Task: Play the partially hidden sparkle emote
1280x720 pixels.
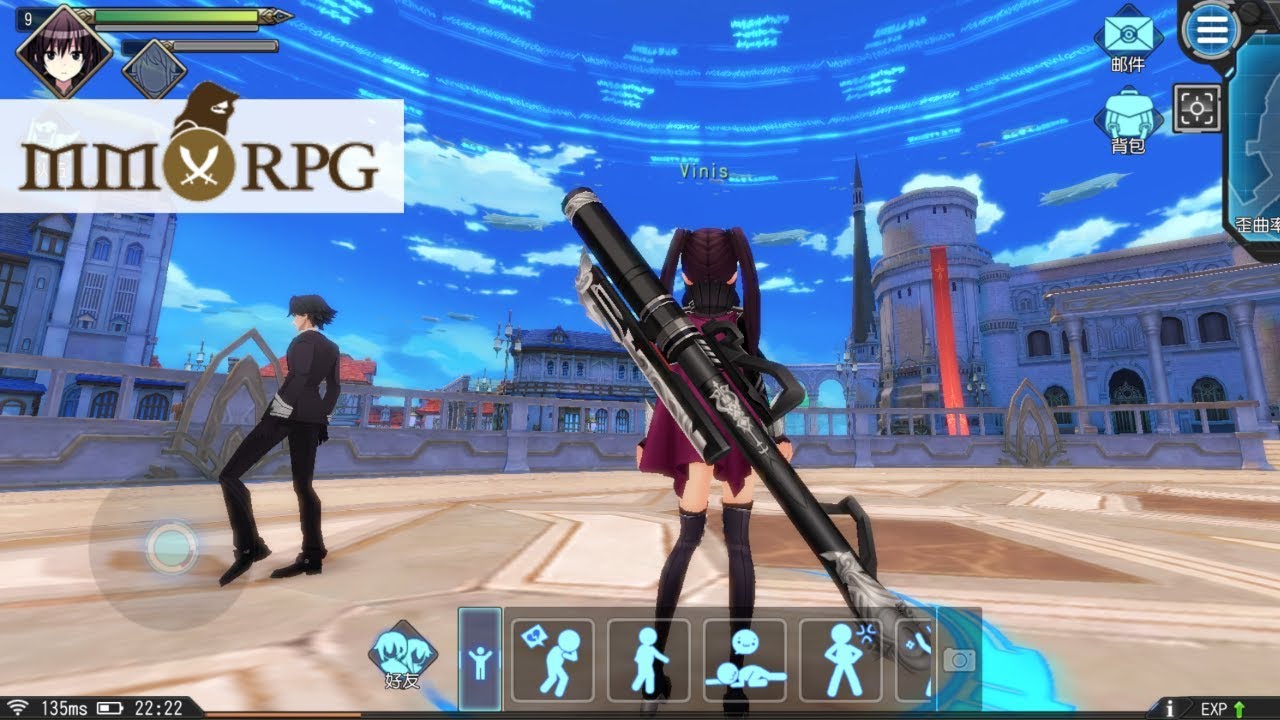Action: (916, 660)
